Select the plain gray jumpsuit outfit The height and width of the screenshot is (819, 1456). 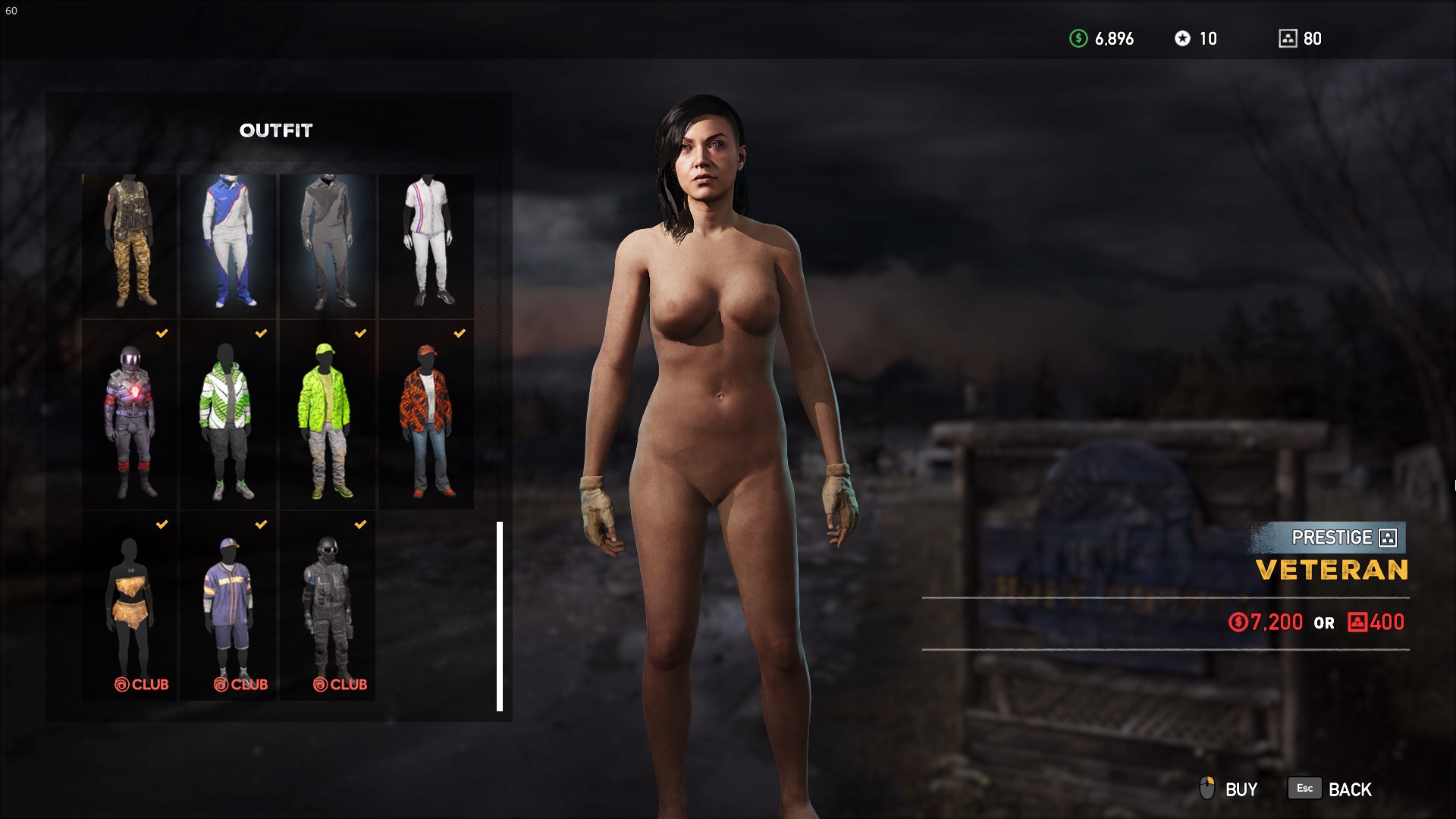[328, 245]
